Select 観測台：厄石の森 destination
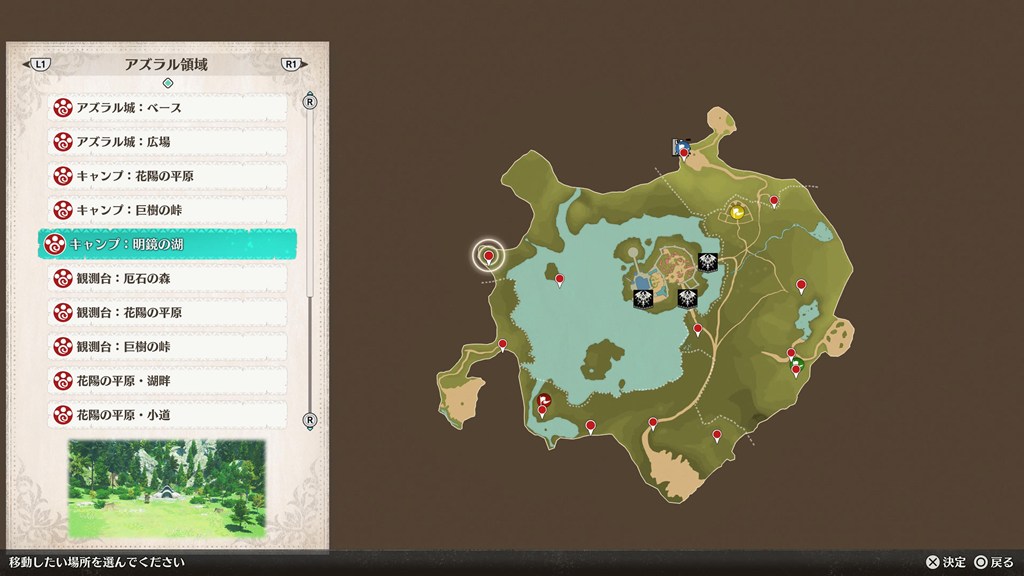The width and height of the screenshot is (1024, 576). 168,278
